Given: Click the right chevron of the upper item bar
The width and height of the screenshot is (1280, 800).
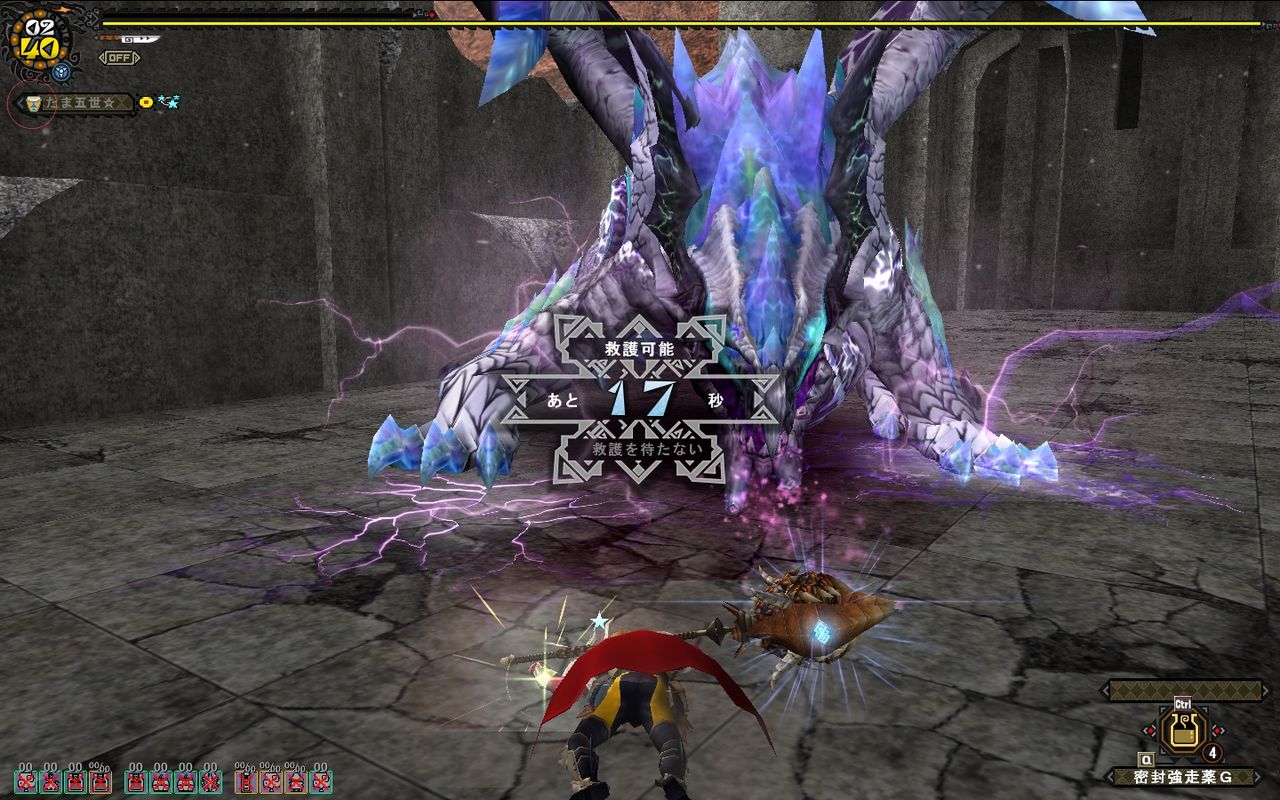Looking at the screenshot, I should point(1266,690).
